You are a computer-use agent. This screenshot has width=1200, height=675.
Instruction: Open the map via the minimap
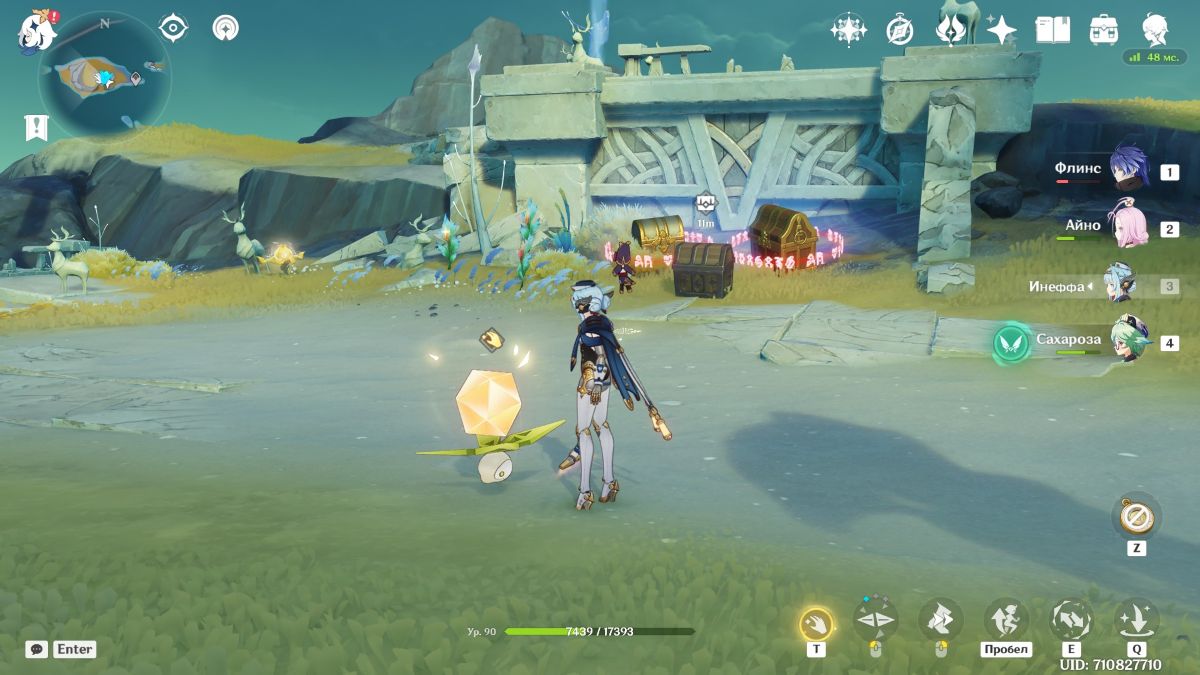(x=104, y=75)
